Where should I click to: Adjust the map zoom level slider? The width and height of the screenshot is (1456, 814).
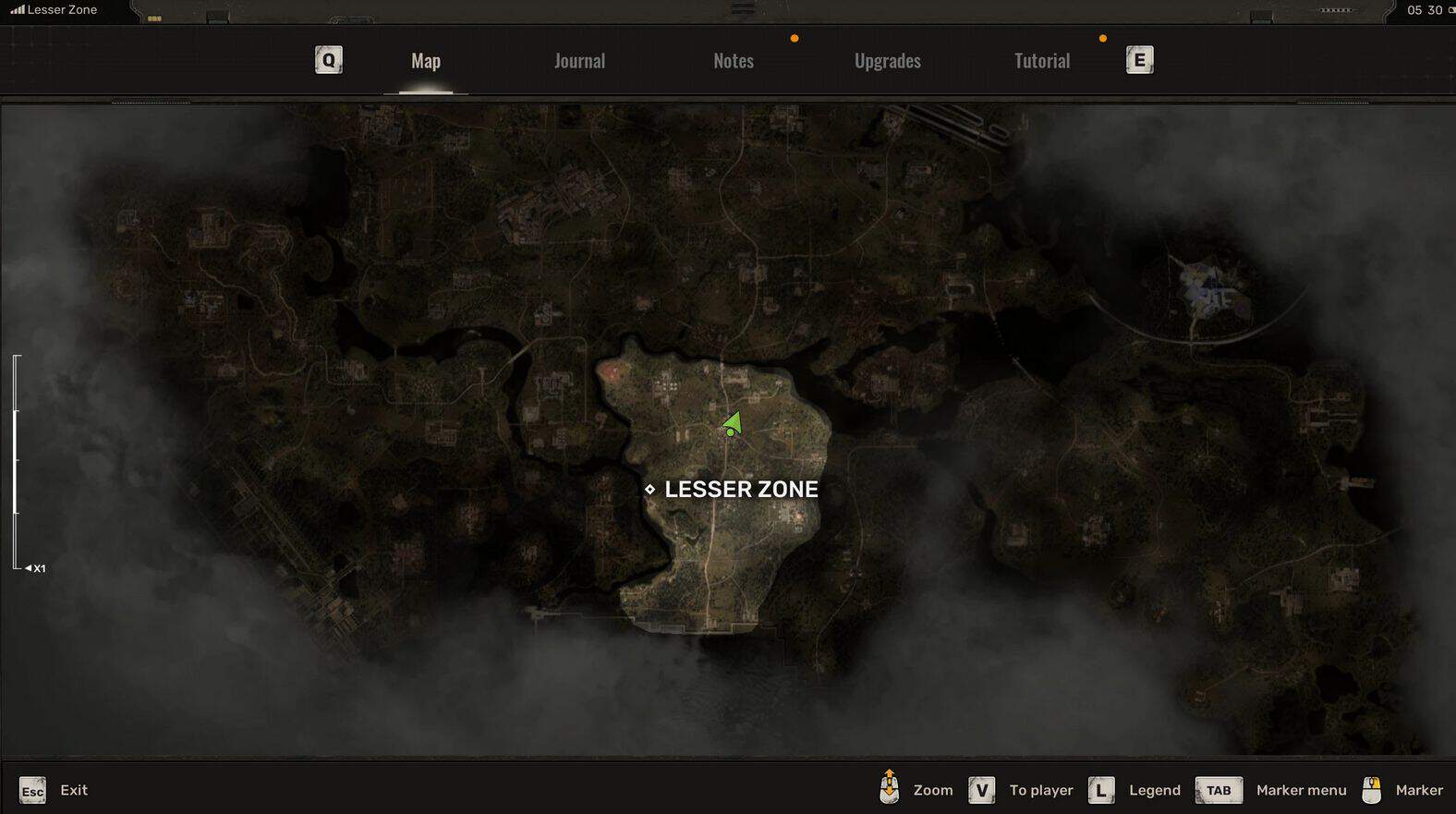pyautogui.click(x=16, y=461)
